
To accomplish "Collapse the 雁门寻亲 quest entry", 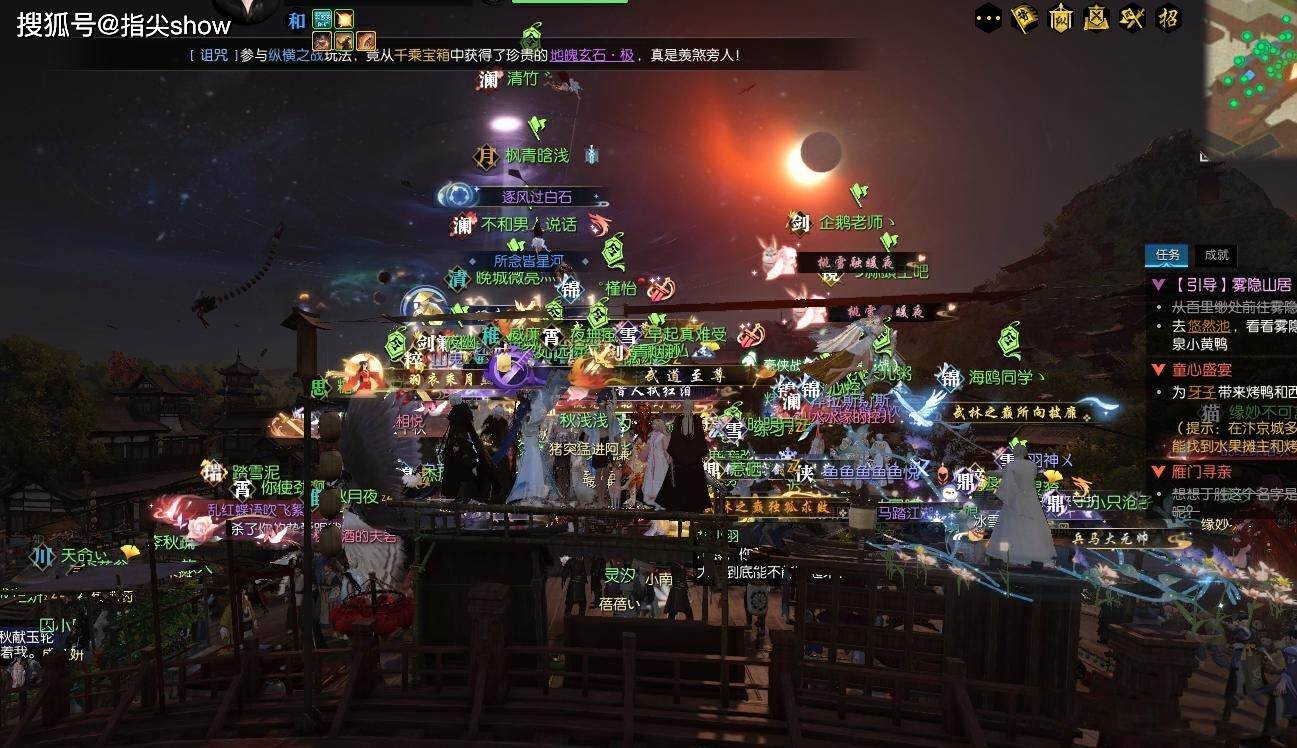I will coord(1158,471).
